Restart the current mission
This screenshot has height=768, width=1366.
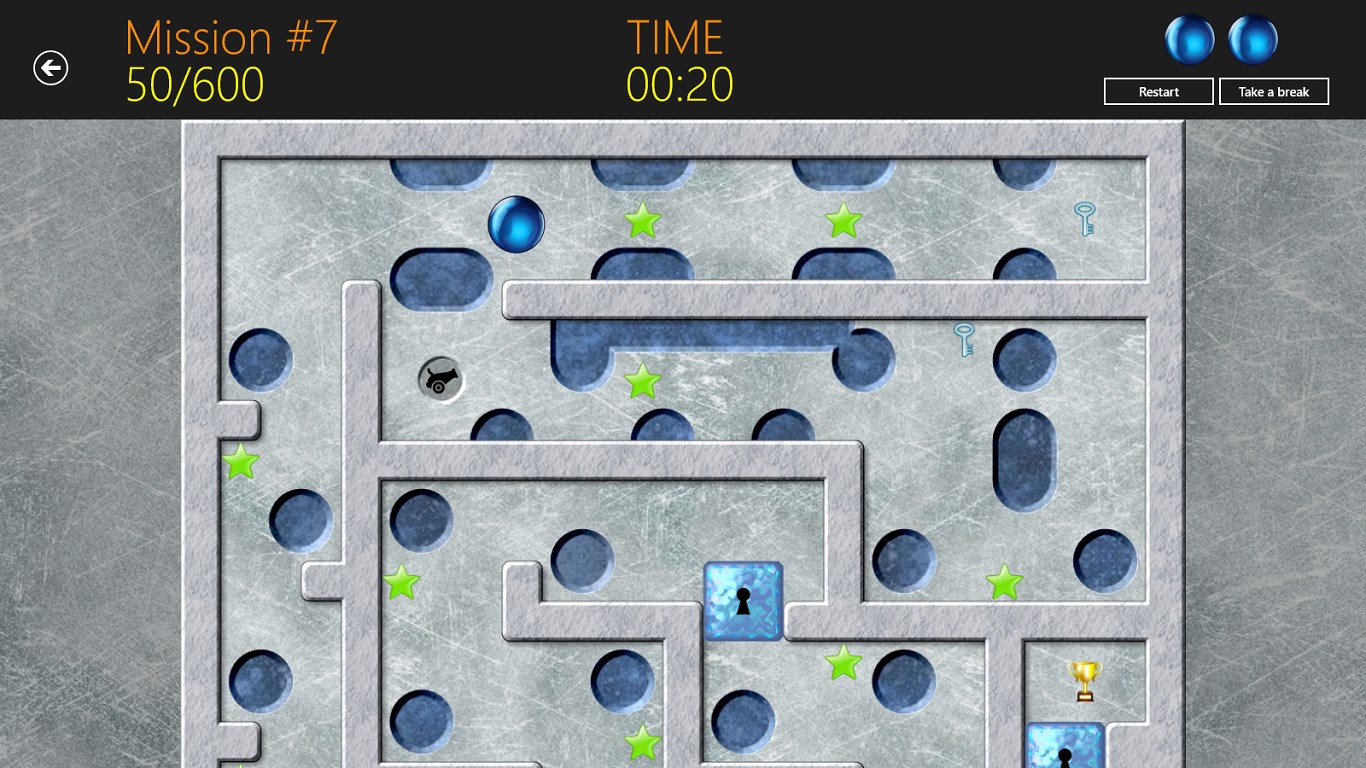(1158, 92)
